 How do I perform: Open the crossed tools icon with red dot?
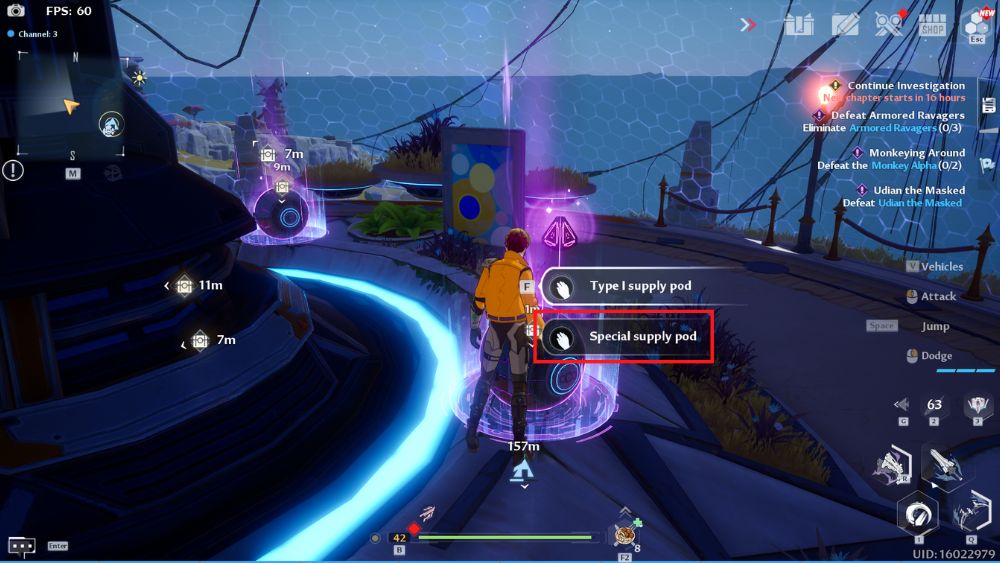pos(888,24)
